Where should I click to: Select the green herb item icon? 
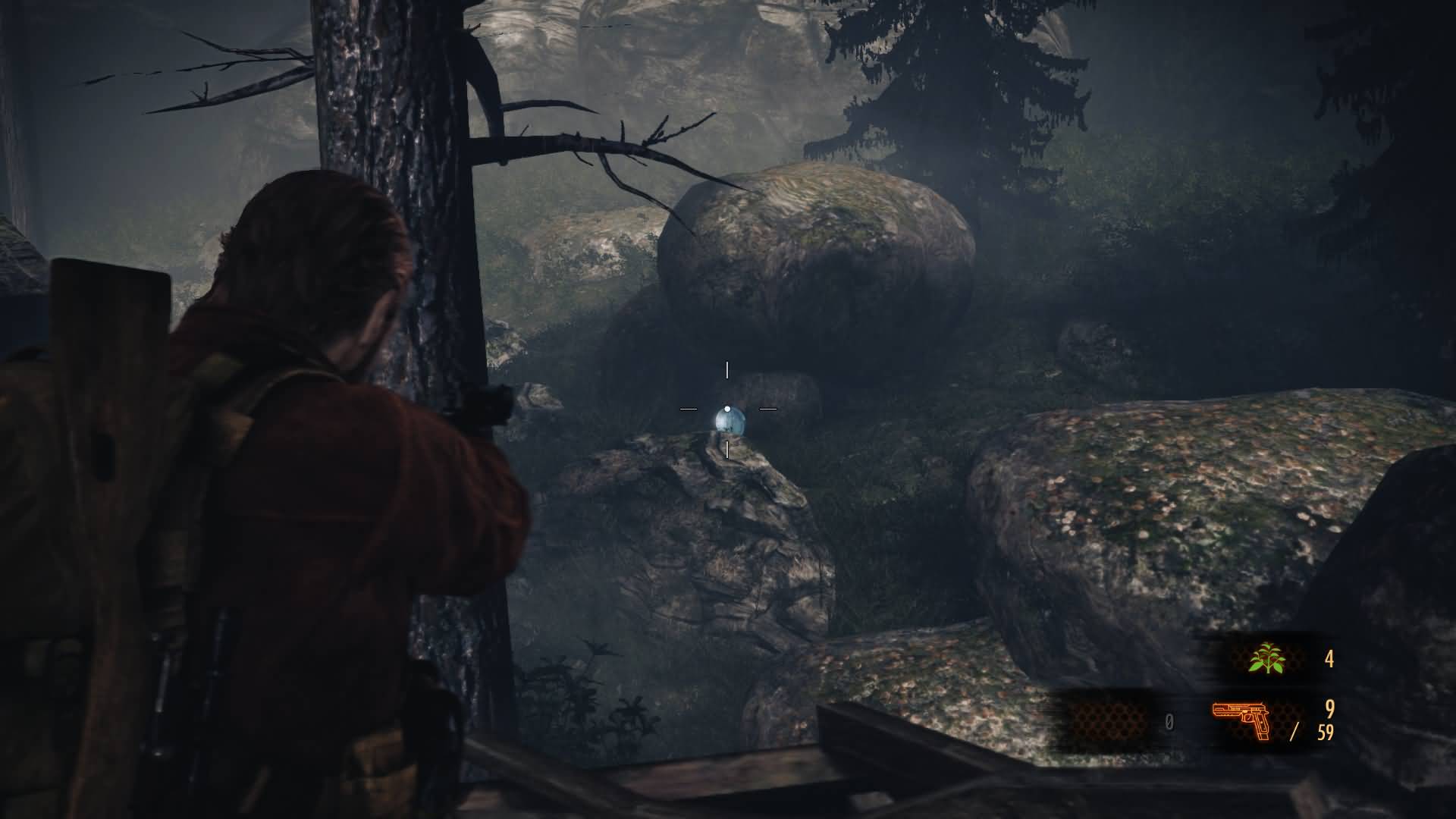point(1266,659)
